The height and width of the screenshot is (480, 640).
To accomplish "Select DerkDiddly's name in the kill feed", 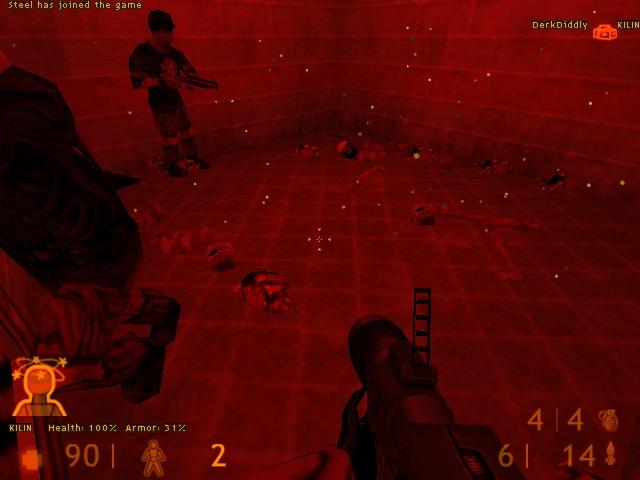I will tap(560, 25).
